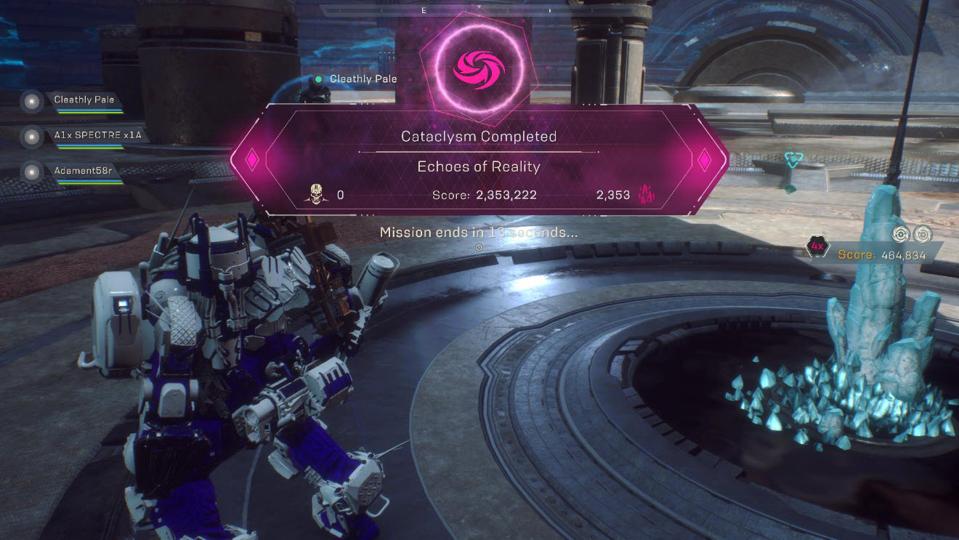Click the pink Cataclysm swirl emblem
The width and height of the screenshot is (959, 540).
pos(478,68)
